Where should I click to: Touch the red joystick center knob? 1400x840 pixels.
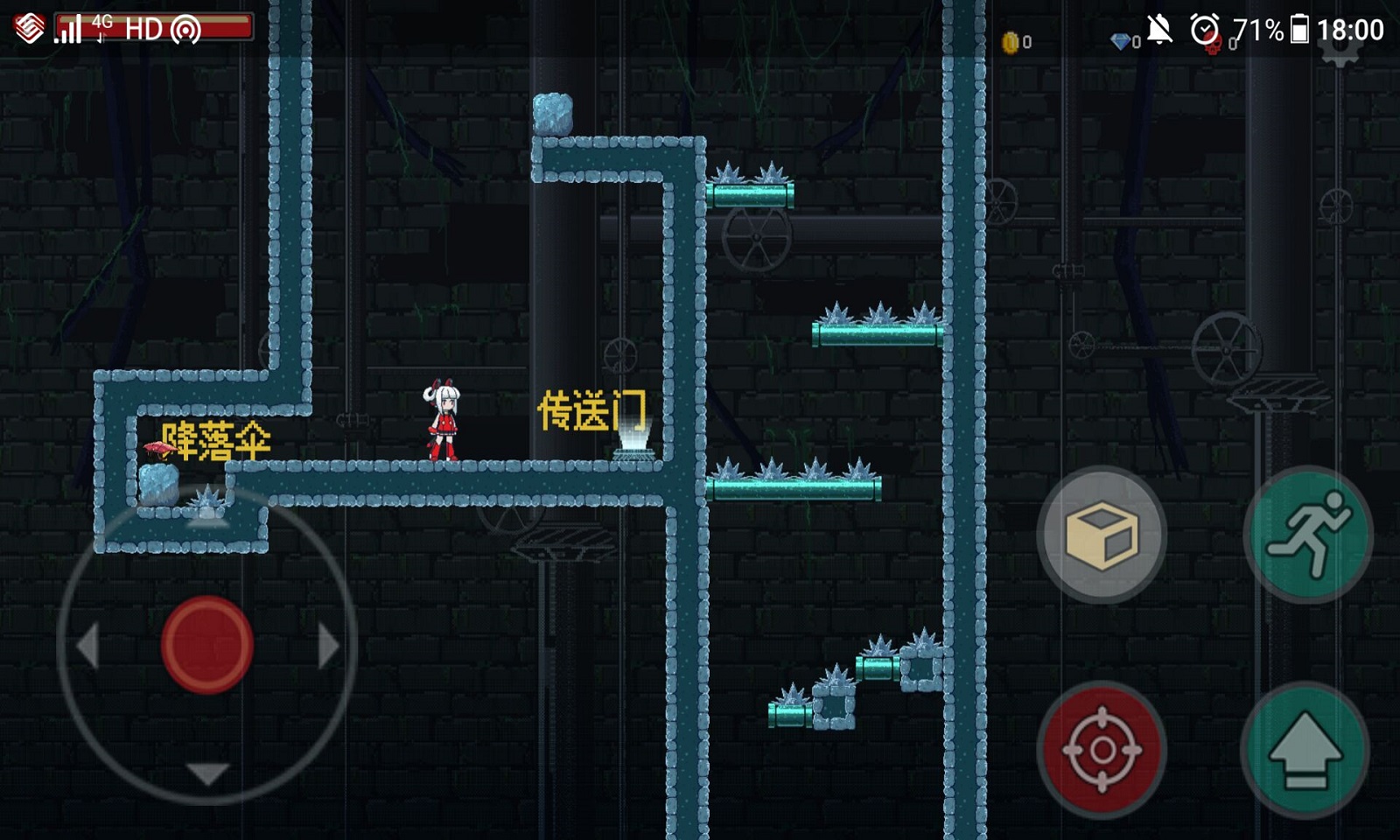coord(207,645)
